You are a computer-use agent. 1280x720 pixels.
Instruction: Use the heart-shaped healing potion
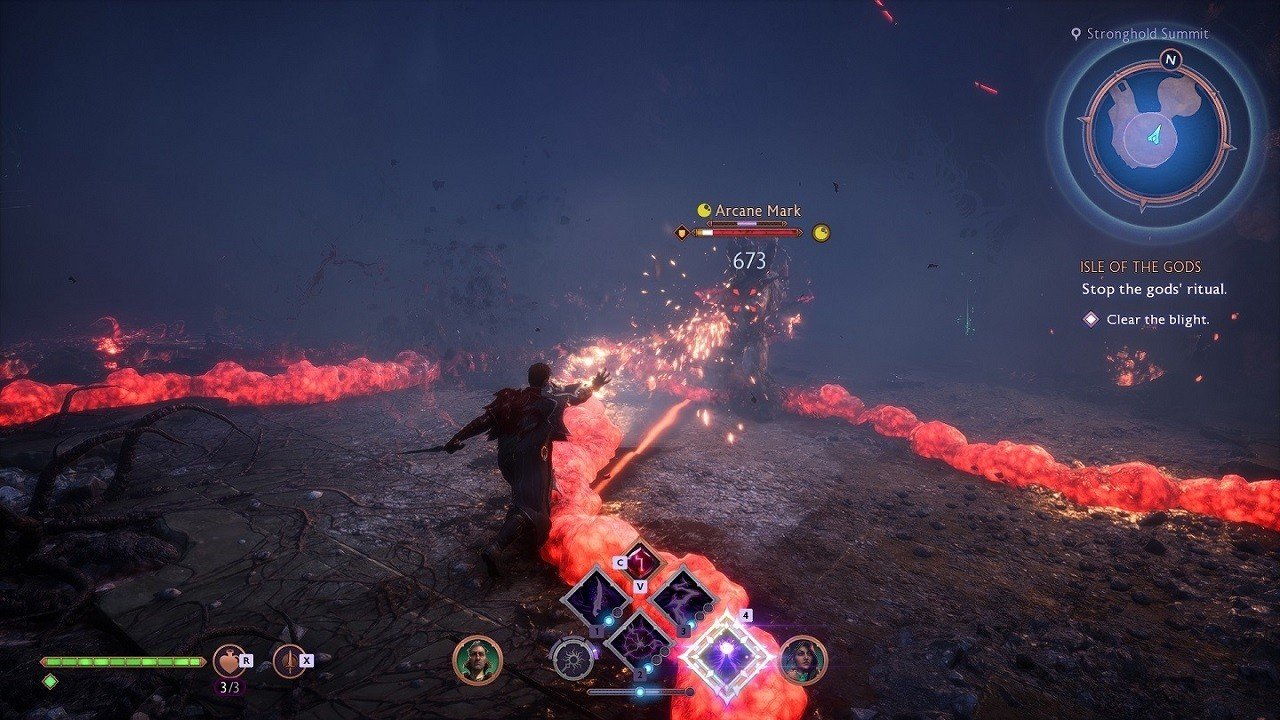tap(229, 661)
